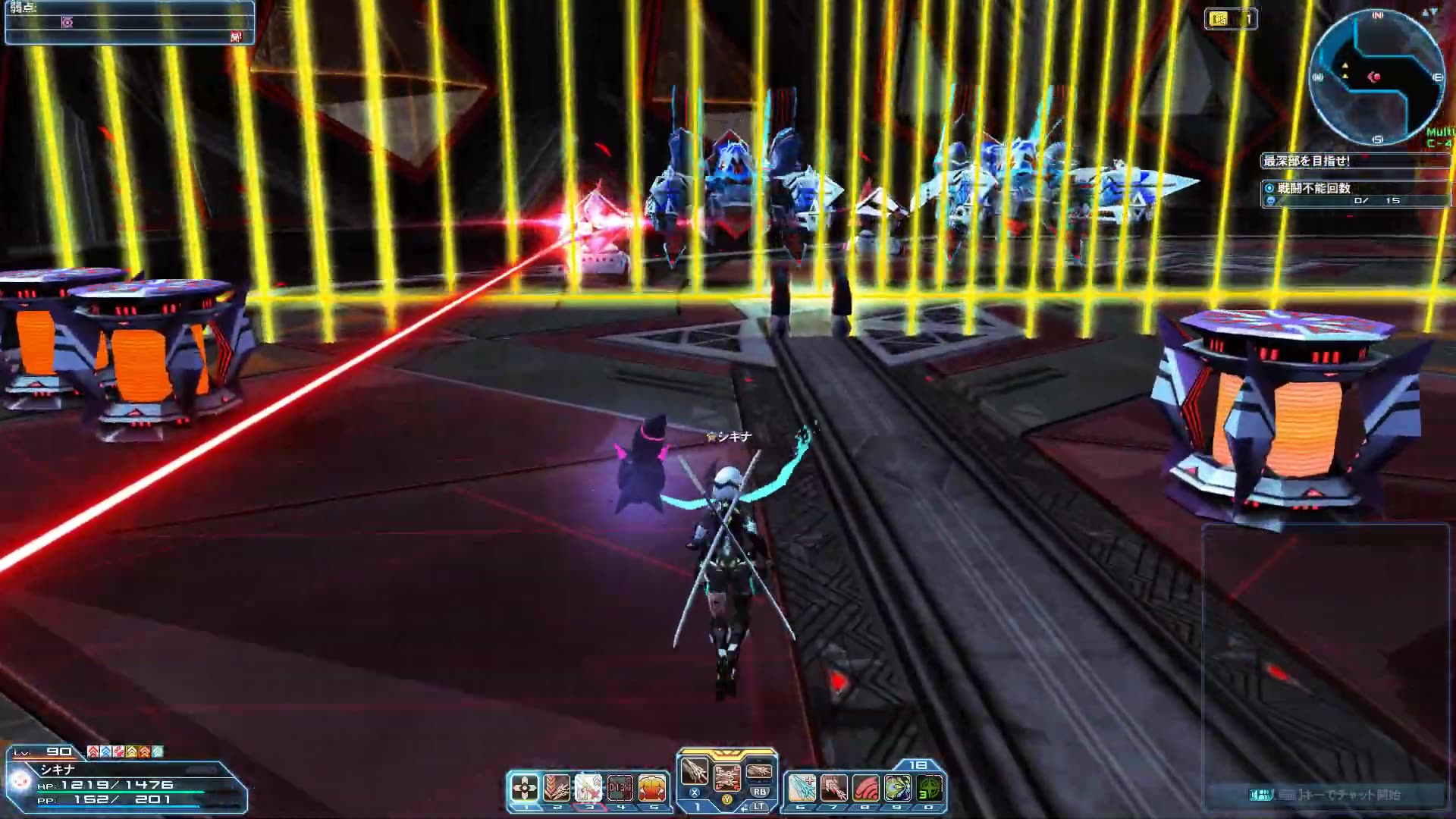
Task: Activate the red digital-readout skill in slot 4
Action: [x=620, y=788]
